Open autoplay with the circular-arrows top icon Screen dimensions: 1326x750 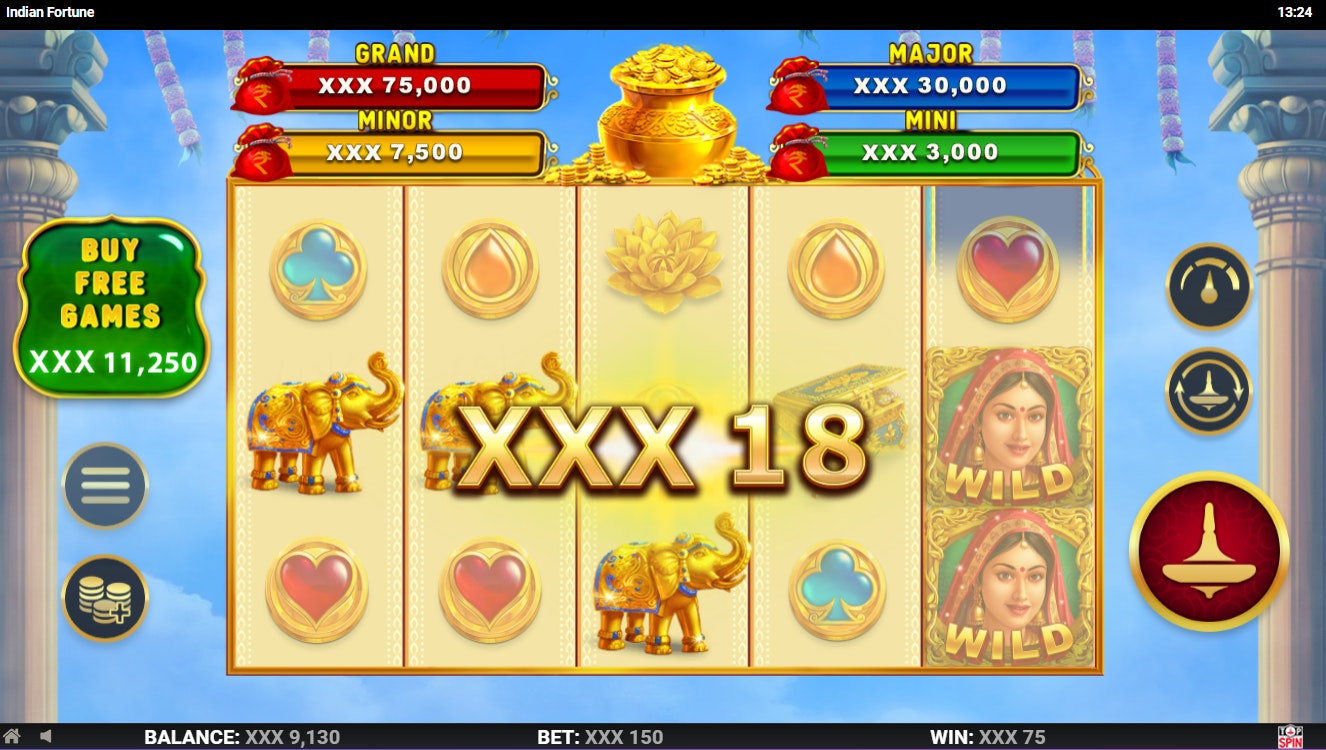coord(1208,390)
